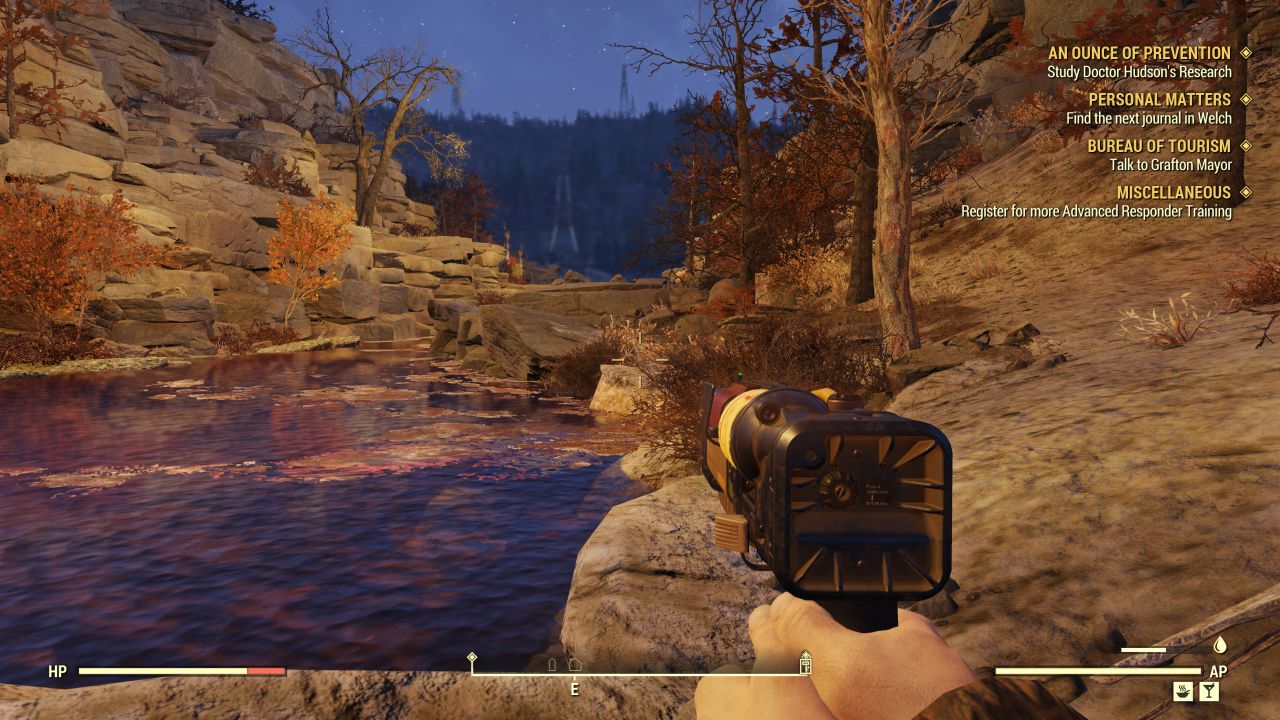
Task: Choose the Bureau of Tourism quest tracker
Action: (x=1159, y=146)
